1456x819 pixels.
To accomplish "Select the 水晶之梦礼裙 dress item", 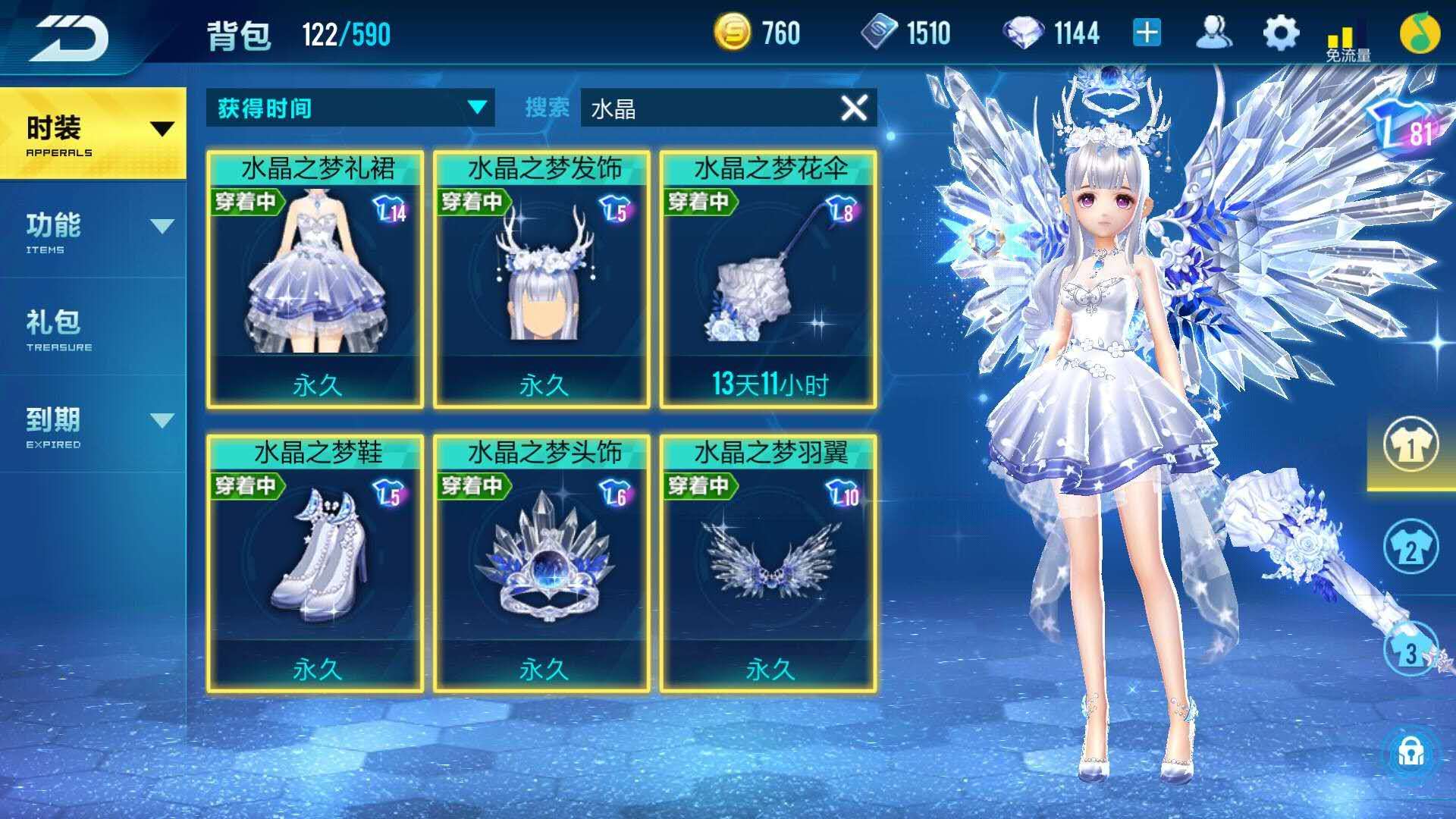I will click(x=315, y=279).
